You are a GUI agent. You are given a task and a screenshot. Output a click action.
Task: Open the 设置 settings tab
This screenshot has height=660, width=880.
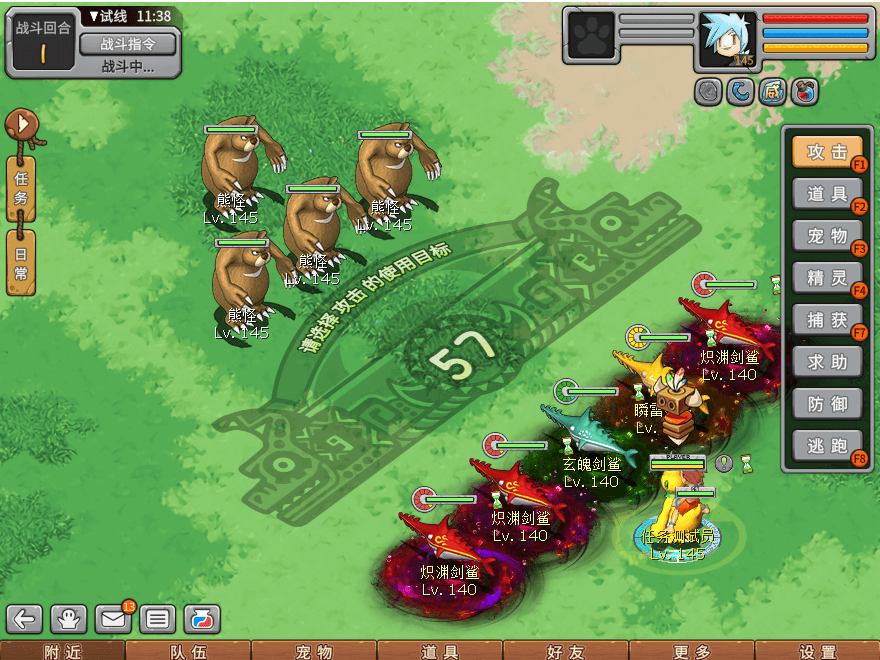[x=817, y=651]
